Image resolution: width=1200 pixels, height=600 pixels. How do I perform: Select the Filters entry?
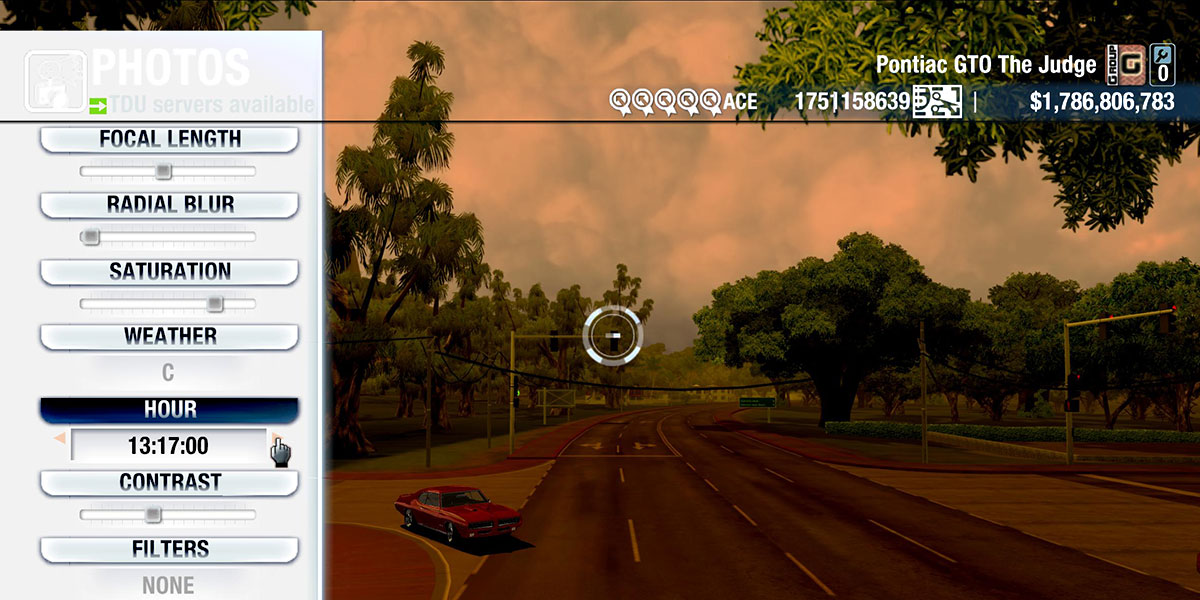(169, 549)
